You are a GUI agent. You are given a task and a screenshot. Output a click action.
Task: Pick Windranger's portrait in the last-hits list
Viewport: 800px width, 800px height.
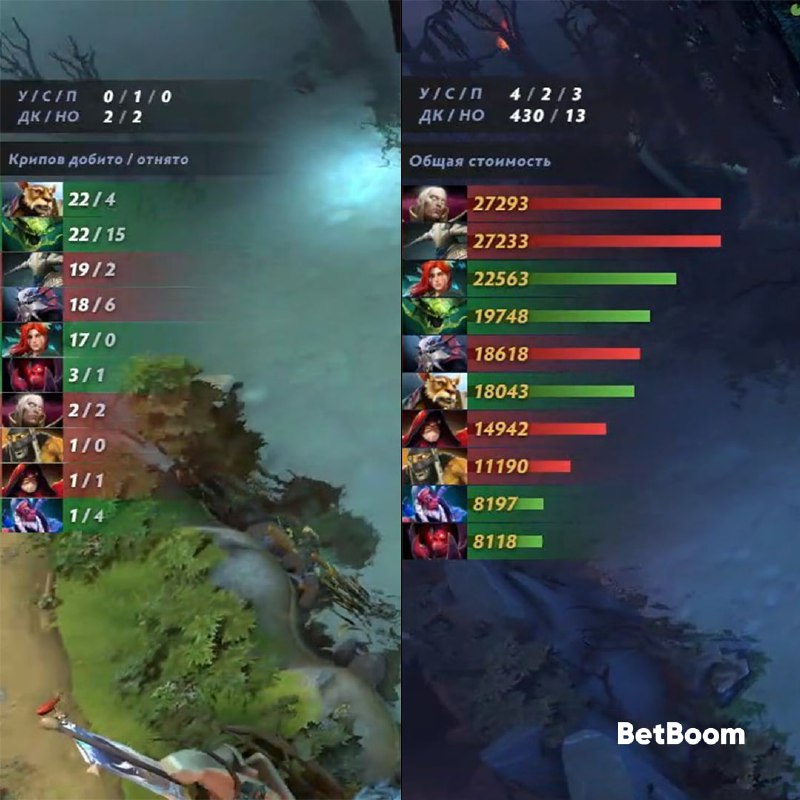(x=32, y=340)
